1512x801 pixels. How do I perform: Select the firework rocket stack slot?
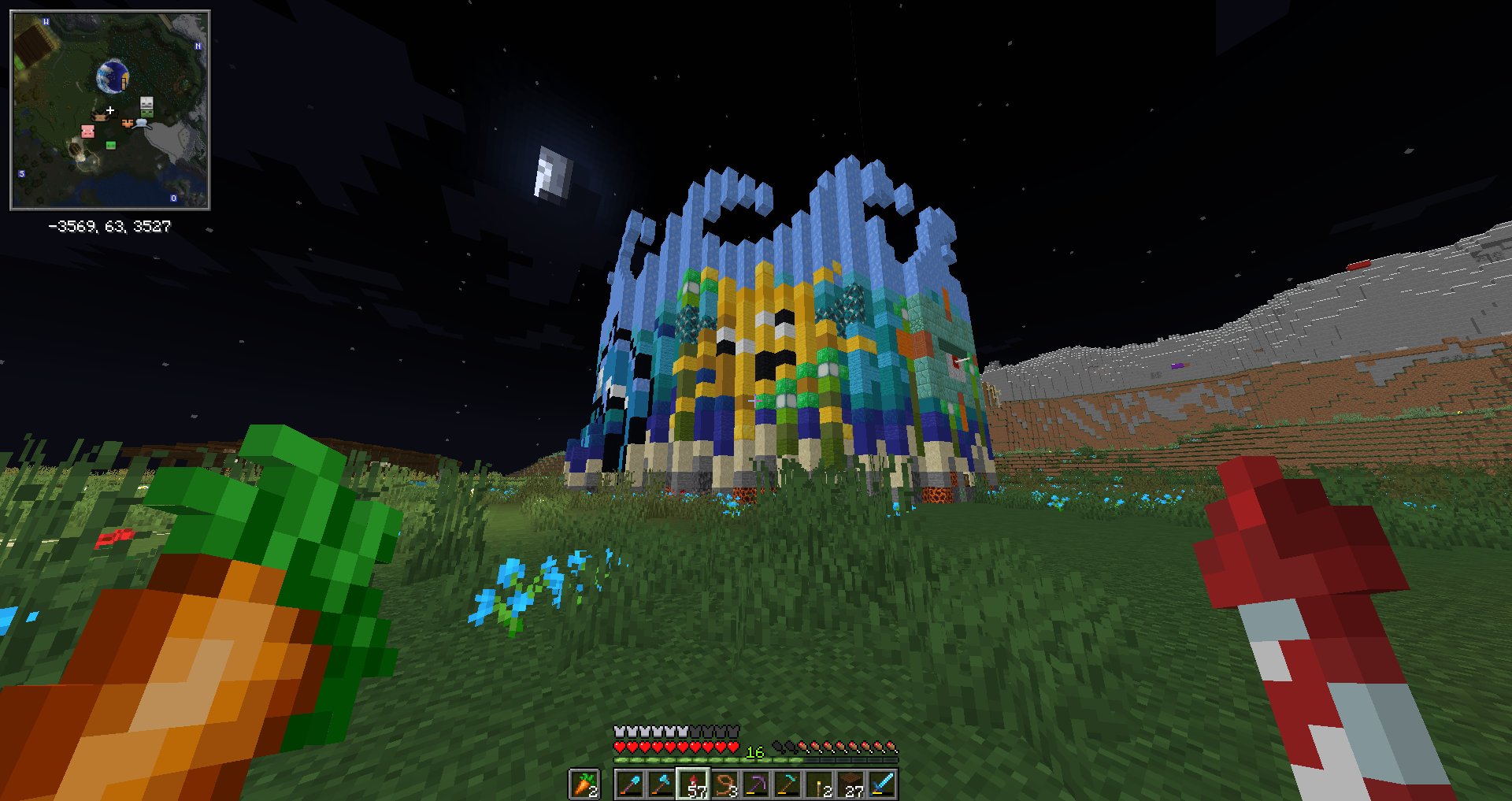pyautogui.click(x=693, y=784)
